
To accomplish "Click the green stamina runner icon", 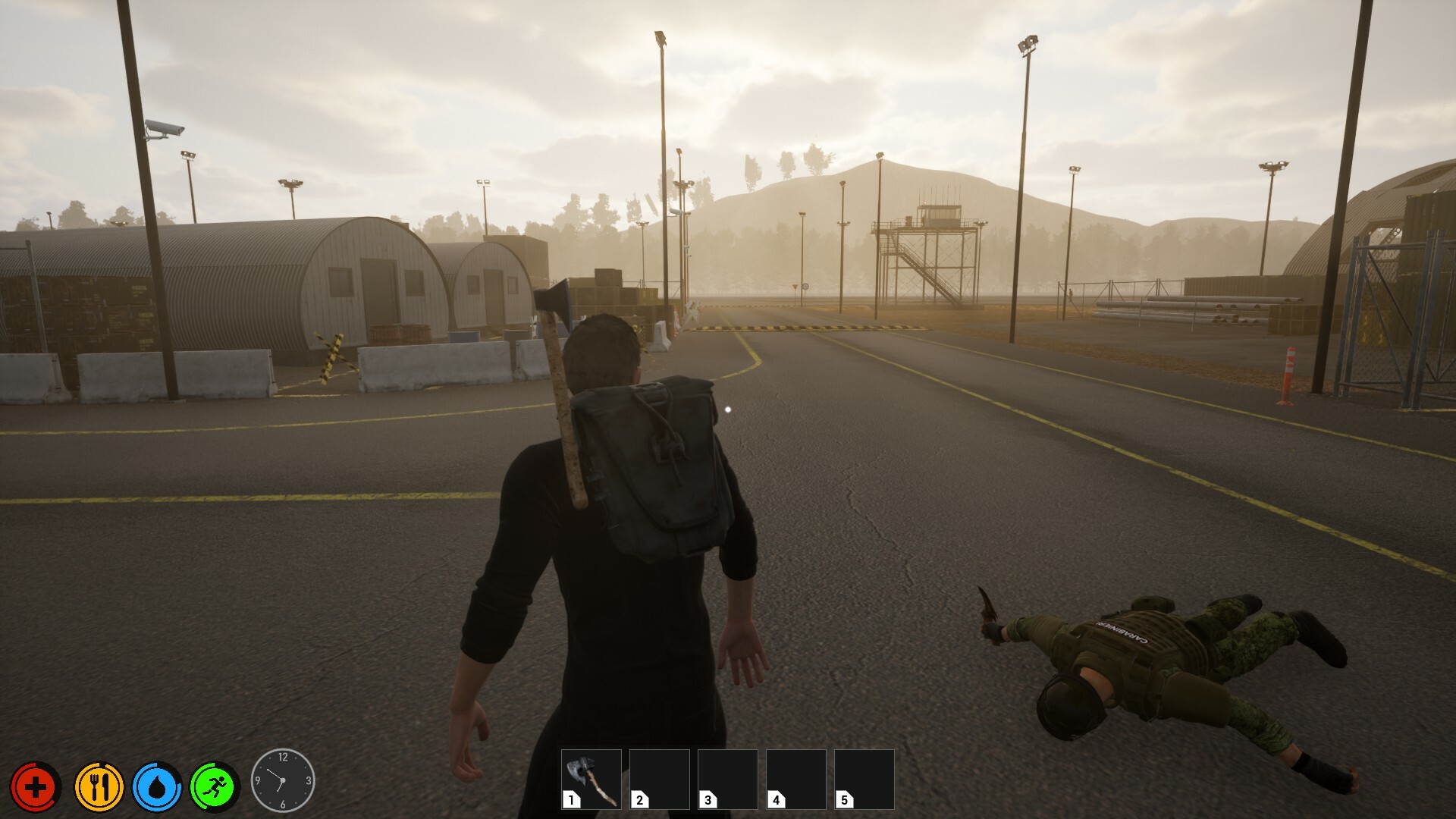I will click(215, 787).
